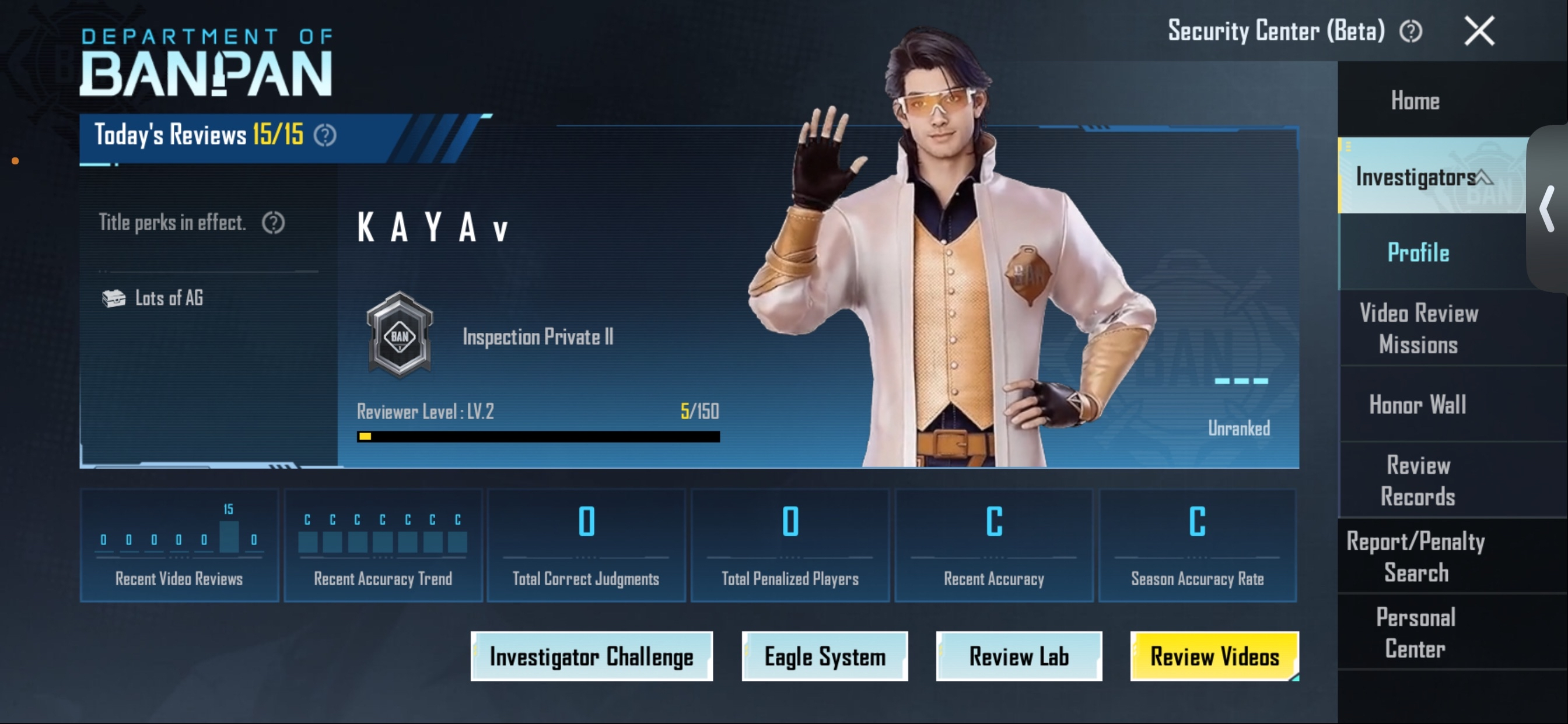Open Video Review Missions

click(1418, 329)
